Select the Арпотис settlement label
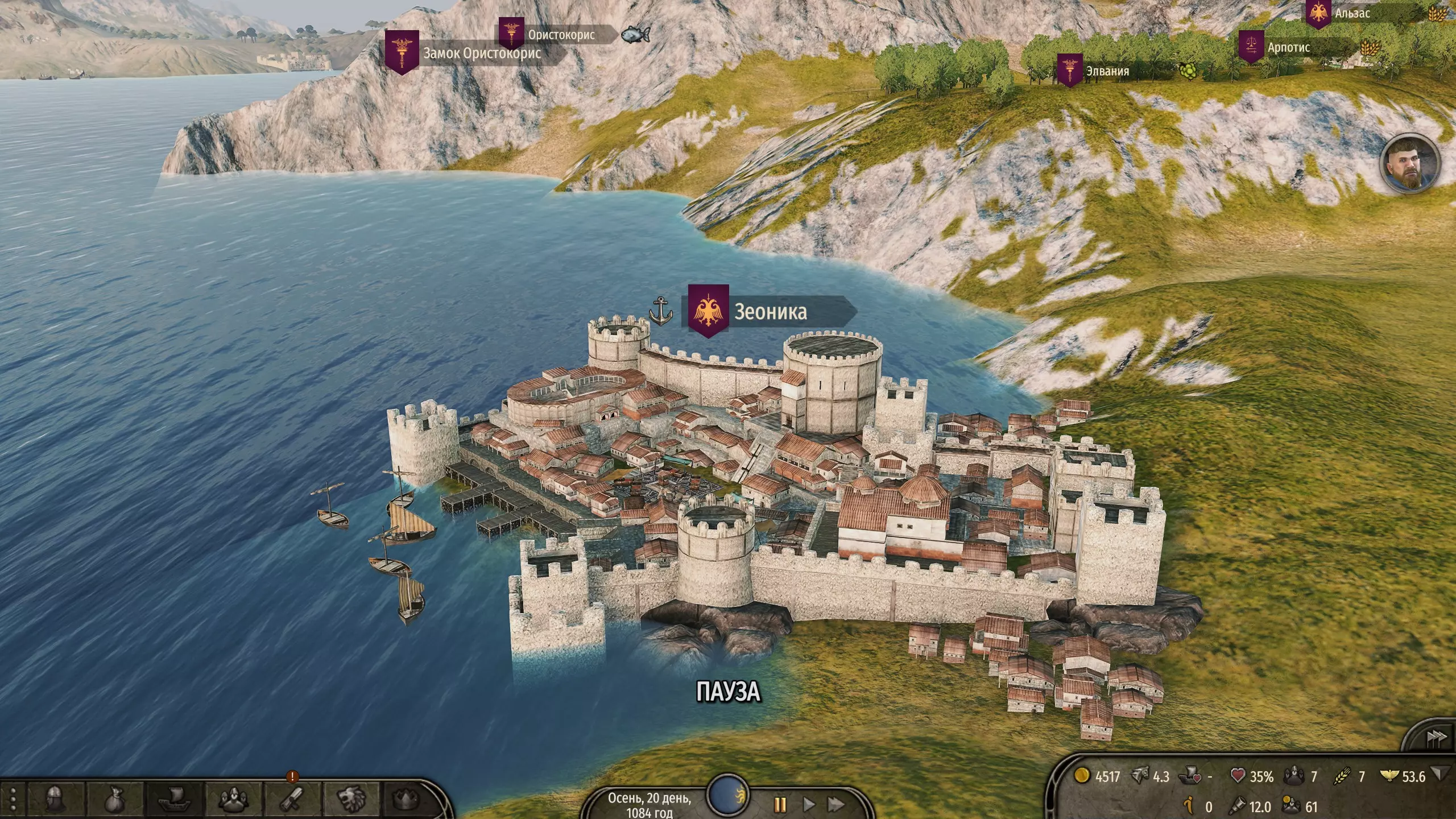The height and width of the screenshot is (819, 1456). (1288, 48)
